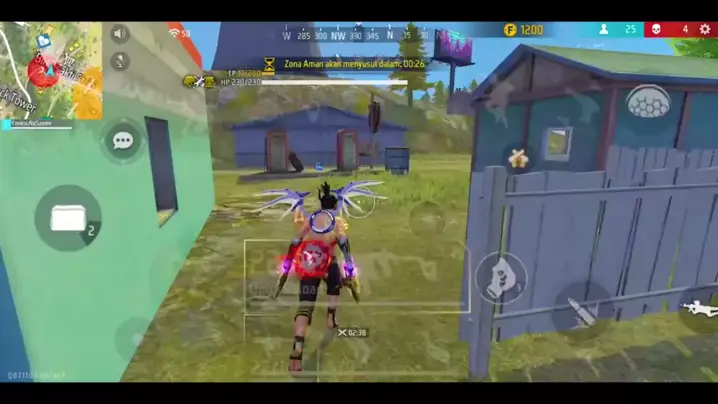Open the chat speech bubble
Viewport: 718px width, 404px height.
tap(123, 141)
